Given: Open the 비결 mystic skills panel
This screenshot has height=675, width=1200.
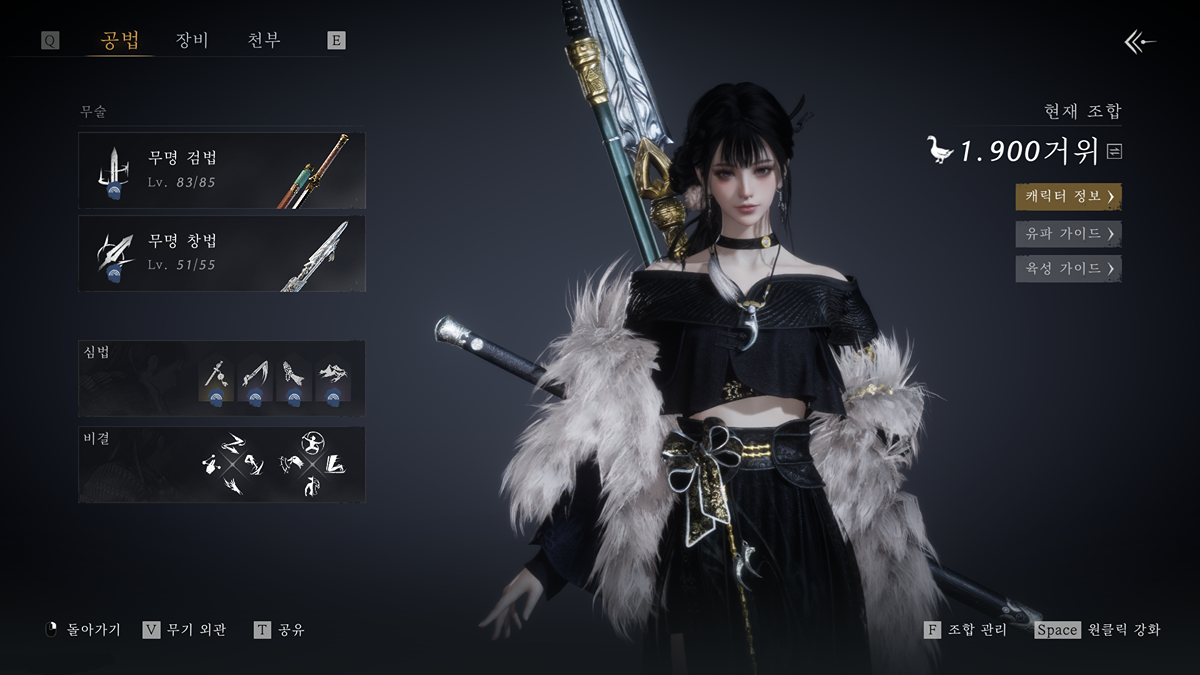Looking at the screenshot, I should (222, 465).
